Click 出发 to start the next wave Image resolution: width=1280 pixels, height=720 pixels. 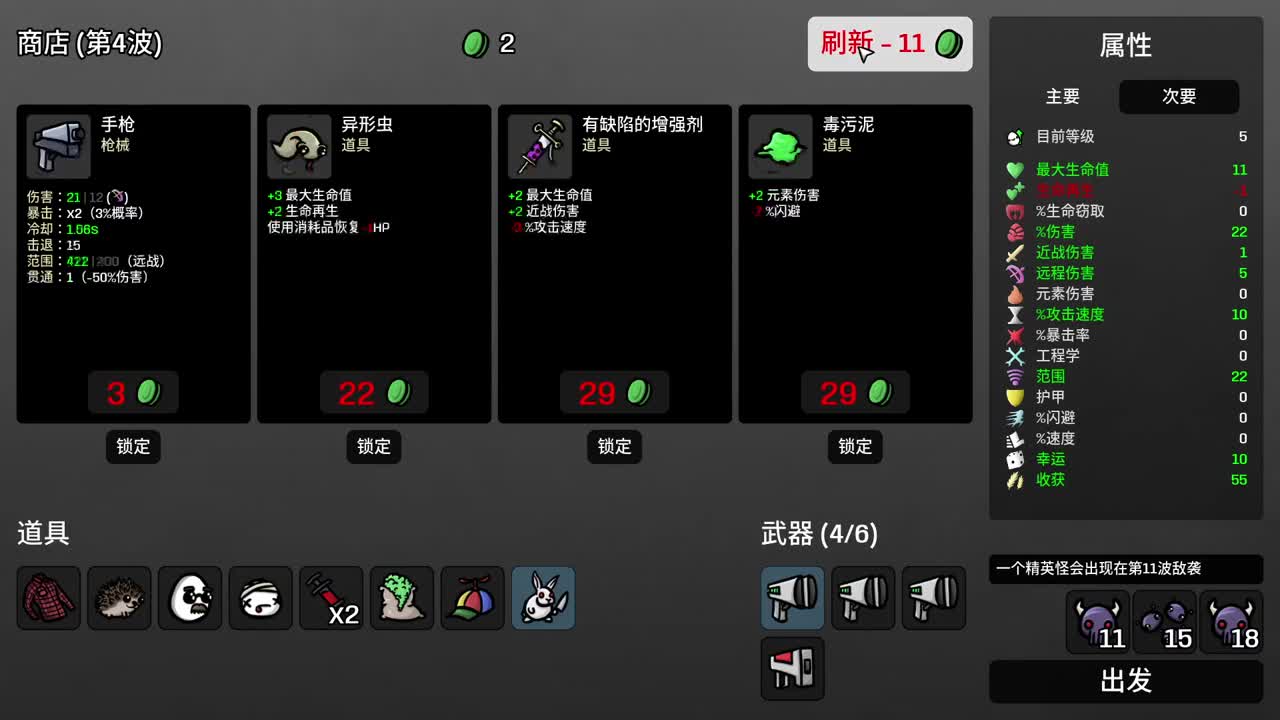(1124, 681)
